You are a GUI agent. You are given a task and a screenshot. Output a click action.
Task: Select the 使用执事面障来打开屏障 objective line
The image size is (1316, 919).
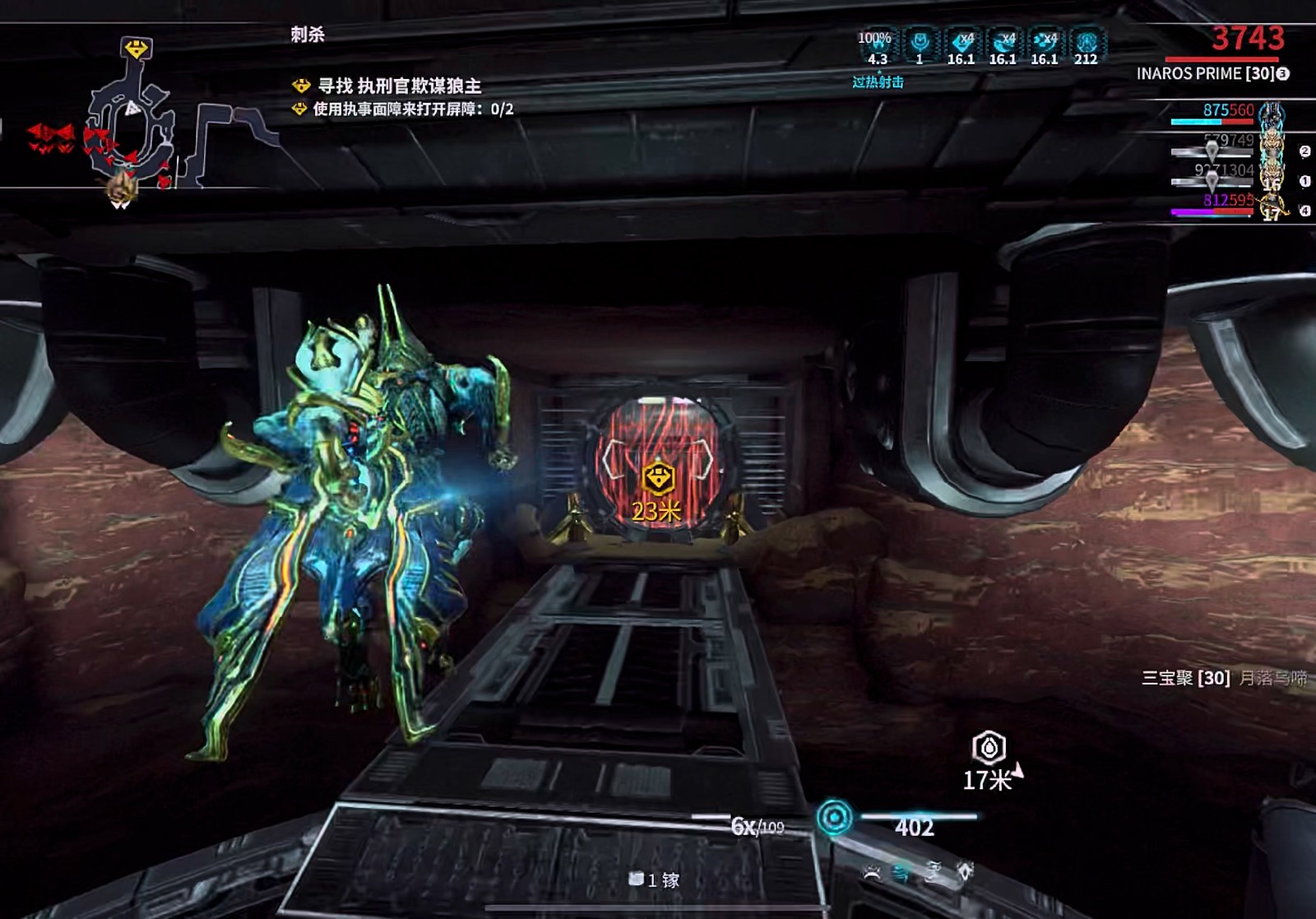(x=413, y=109)
